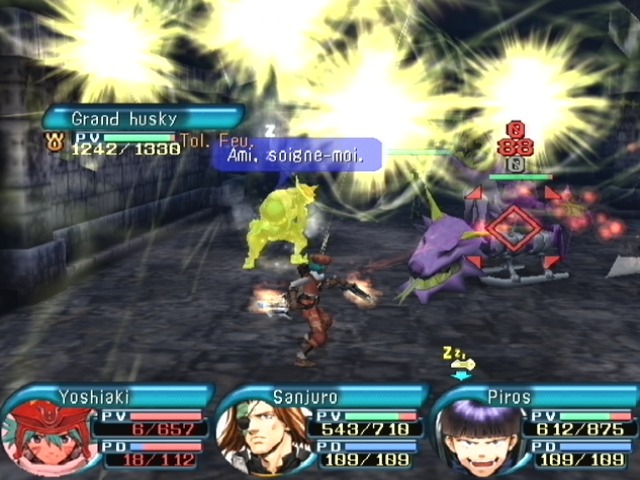Click the Grand husky target name panel
This screenshot has height=480, width=640.
pyautogui.click(x=141, y=119)
